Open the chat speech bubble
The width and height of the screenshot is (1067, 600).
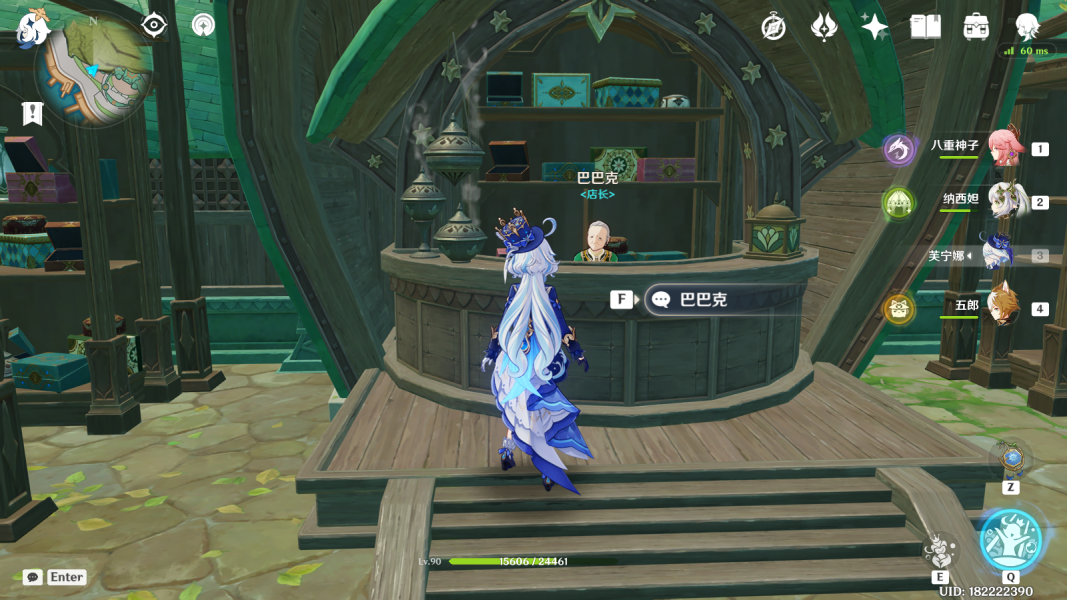coord(33,577)
